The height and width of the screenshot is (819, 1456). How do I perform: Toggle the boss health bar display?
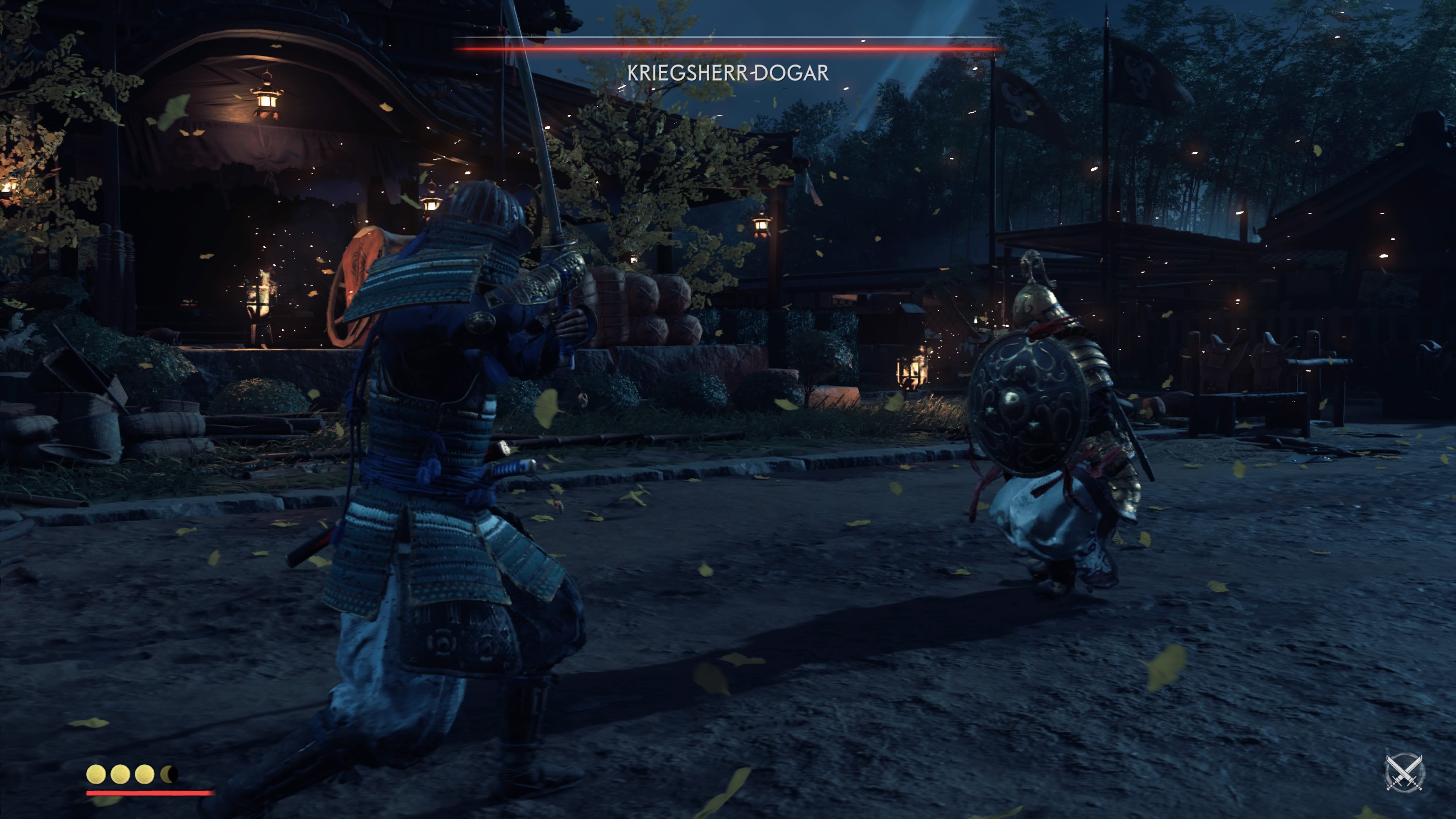click(728, 49)
